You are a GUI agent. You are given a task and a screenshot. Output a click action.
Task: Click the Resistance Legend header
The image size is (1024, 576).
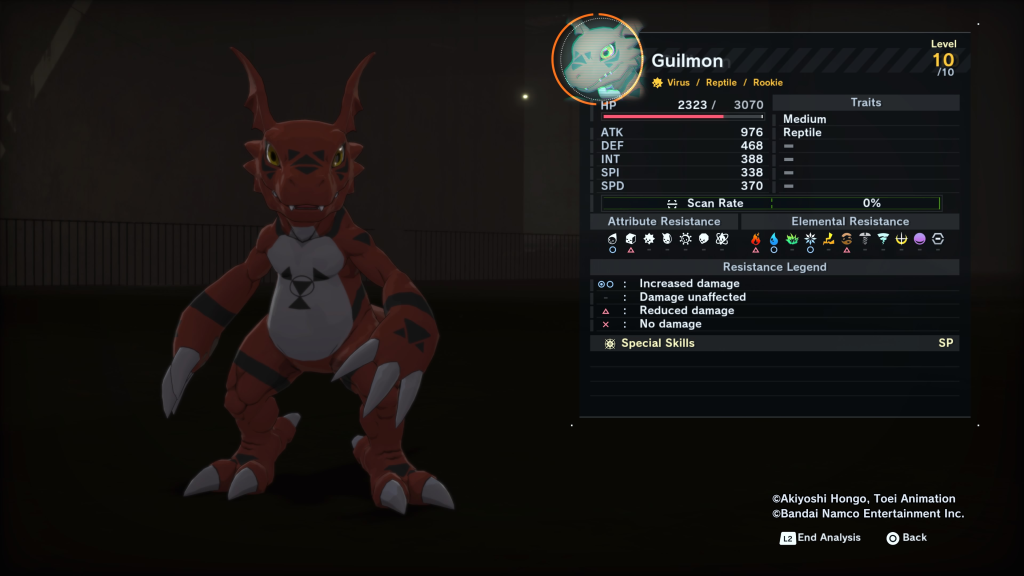[x=774, y=267]
